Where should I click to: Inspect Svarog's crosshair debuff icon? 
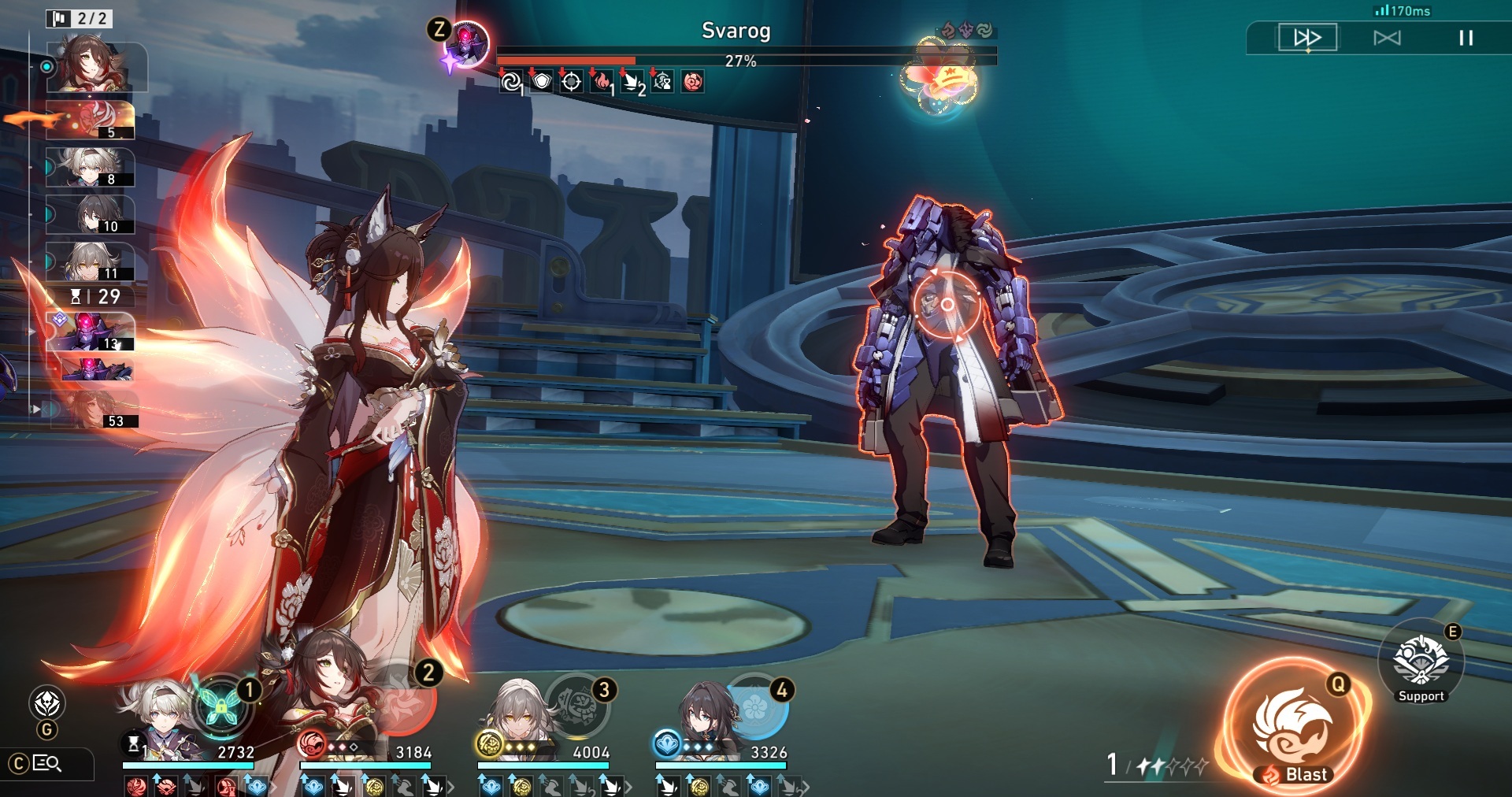572,81
